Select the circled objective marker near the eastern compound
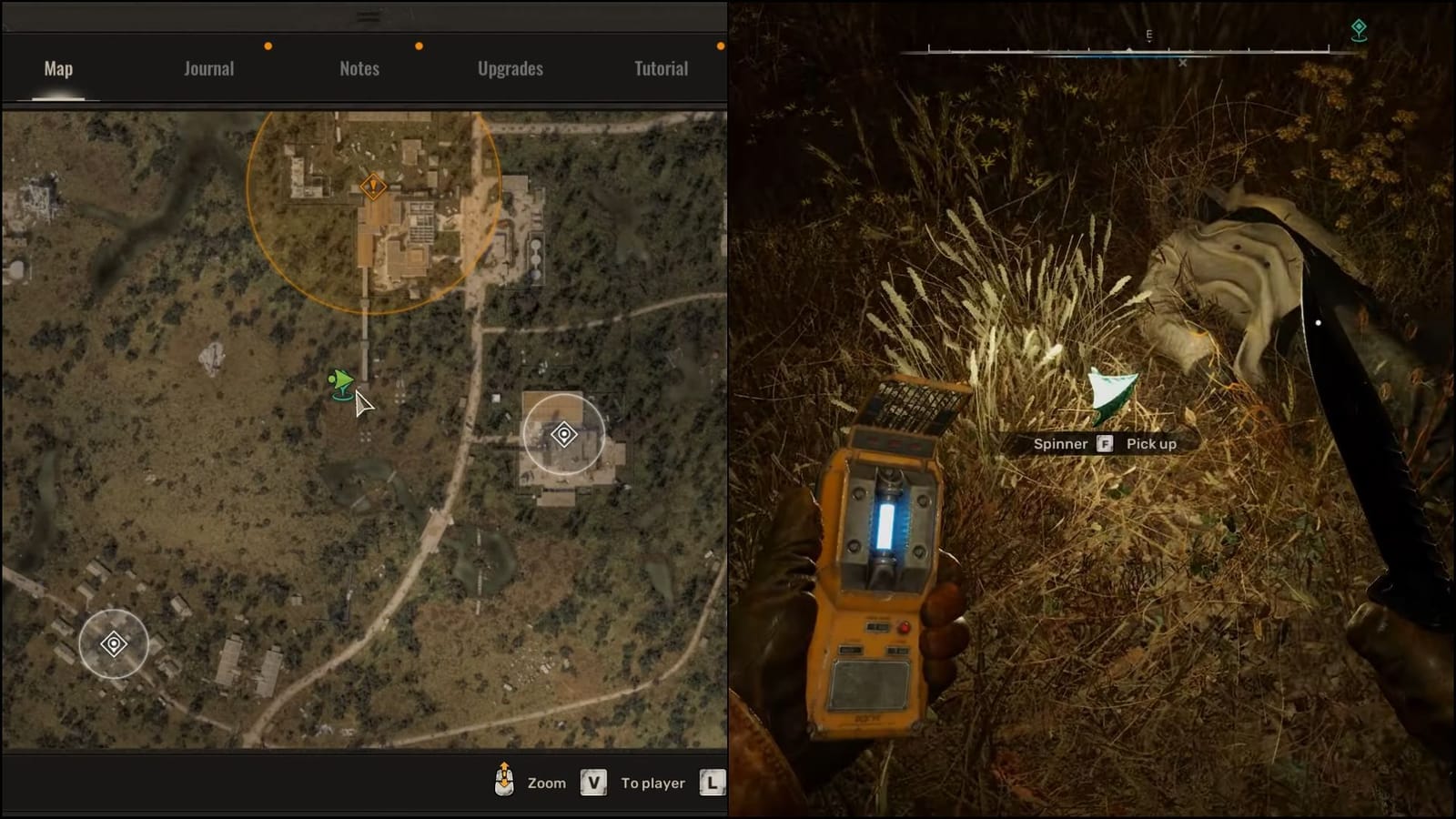Screen dimensions: 1456x819 point(565,436)
